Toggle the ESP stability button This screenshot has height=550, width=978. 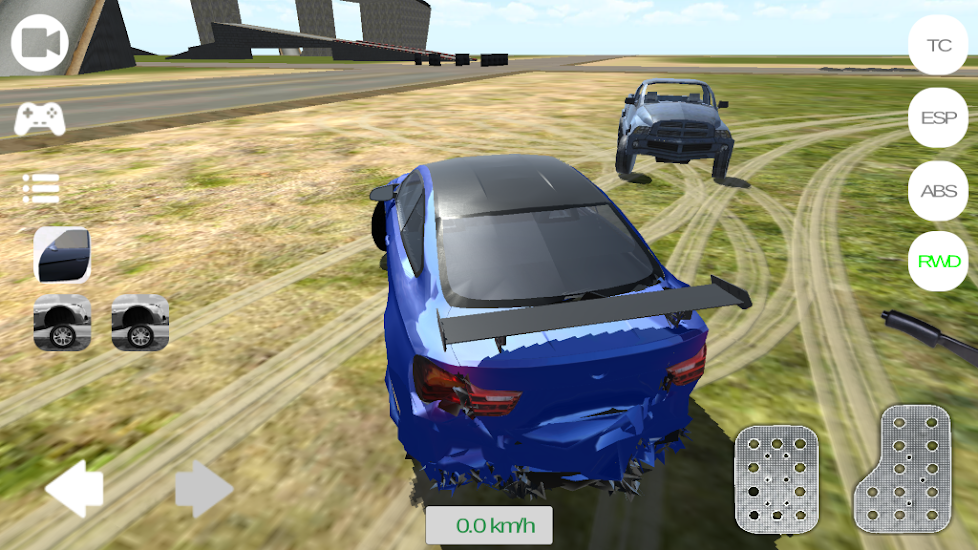938,118
